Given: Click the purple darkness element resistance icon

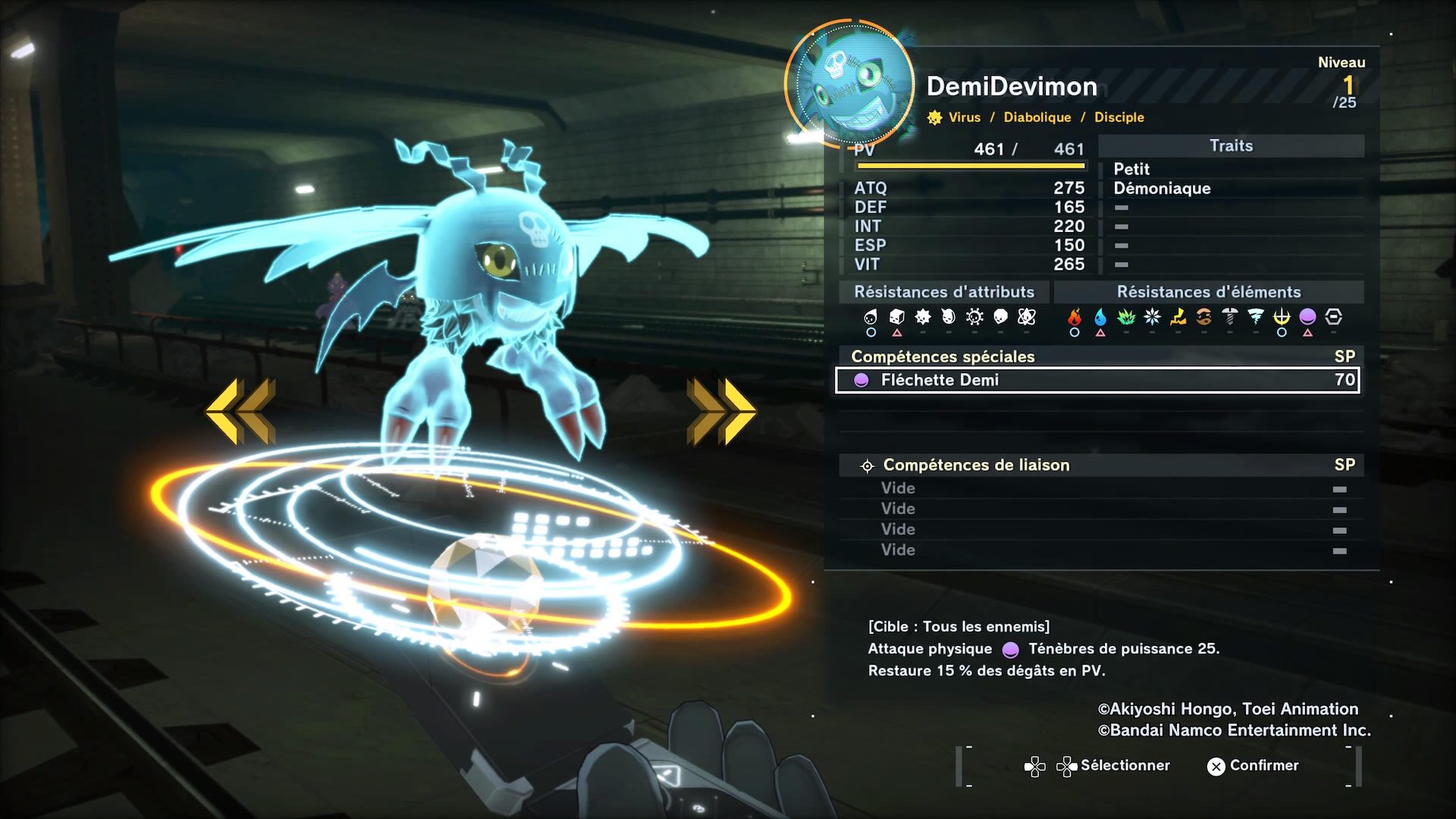Looking at the screenshot, I should pos(1307,317).
